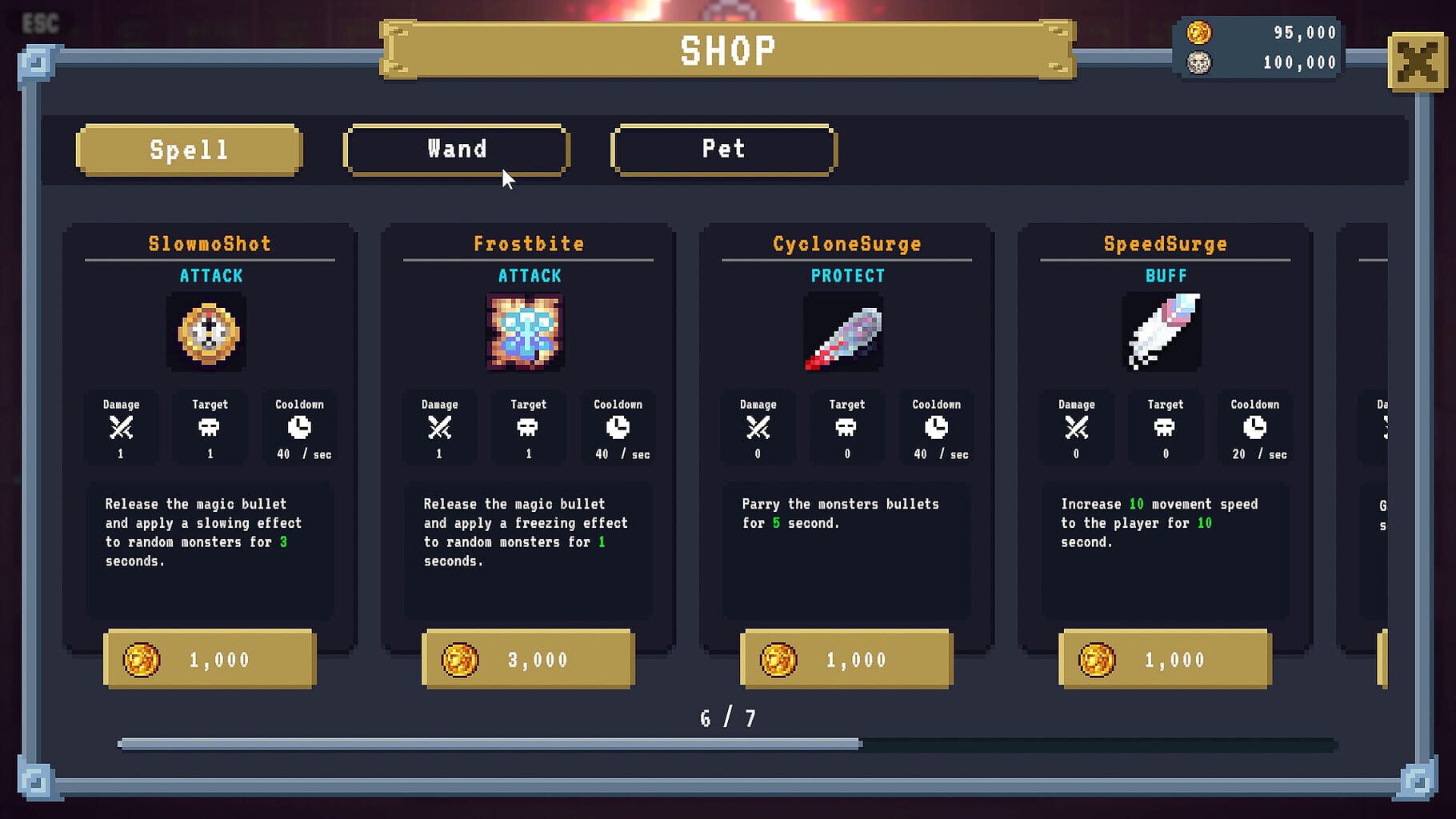This screenshot has height=819, width=1456.
Task: Switch to the Wand tab
Action: (x=456, y=149)
